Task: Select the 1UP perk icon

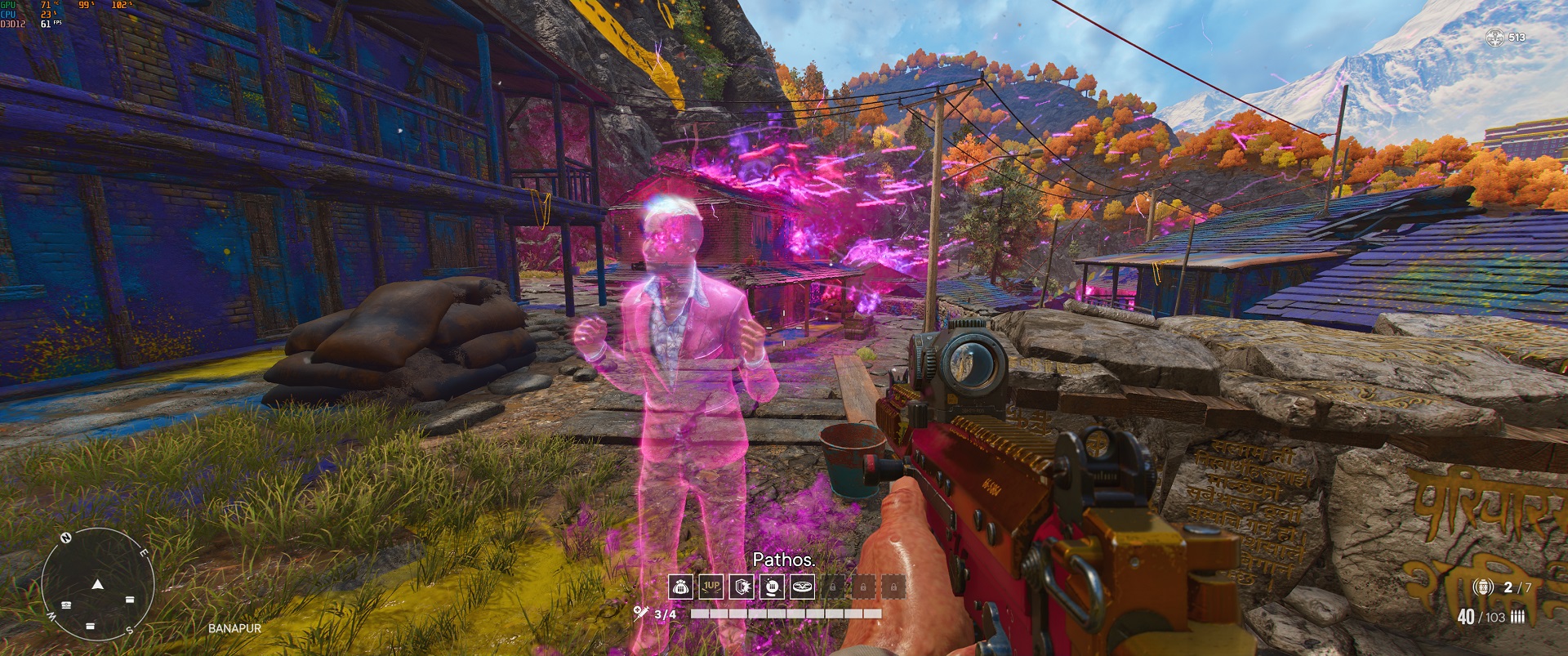Action: tap(711, 587)
